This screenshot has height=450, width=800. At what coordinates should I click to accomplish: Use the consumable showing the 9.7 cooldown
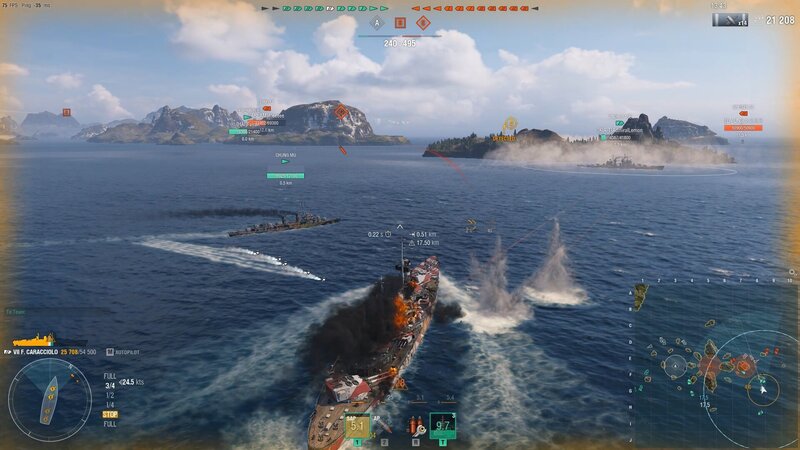coord(442,425)
